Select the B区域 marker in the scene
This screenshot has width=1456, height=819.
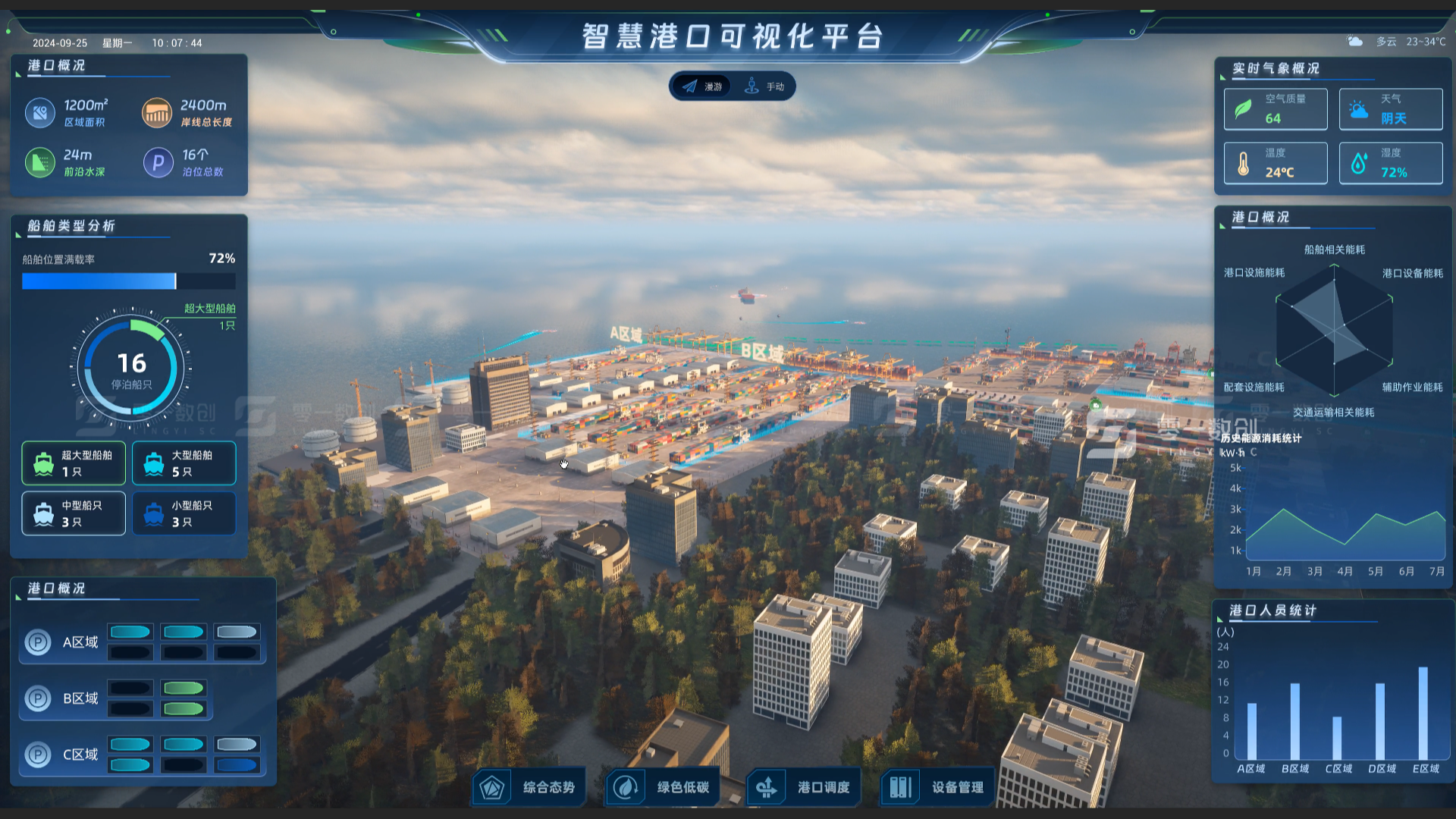(x=761, y=351)
